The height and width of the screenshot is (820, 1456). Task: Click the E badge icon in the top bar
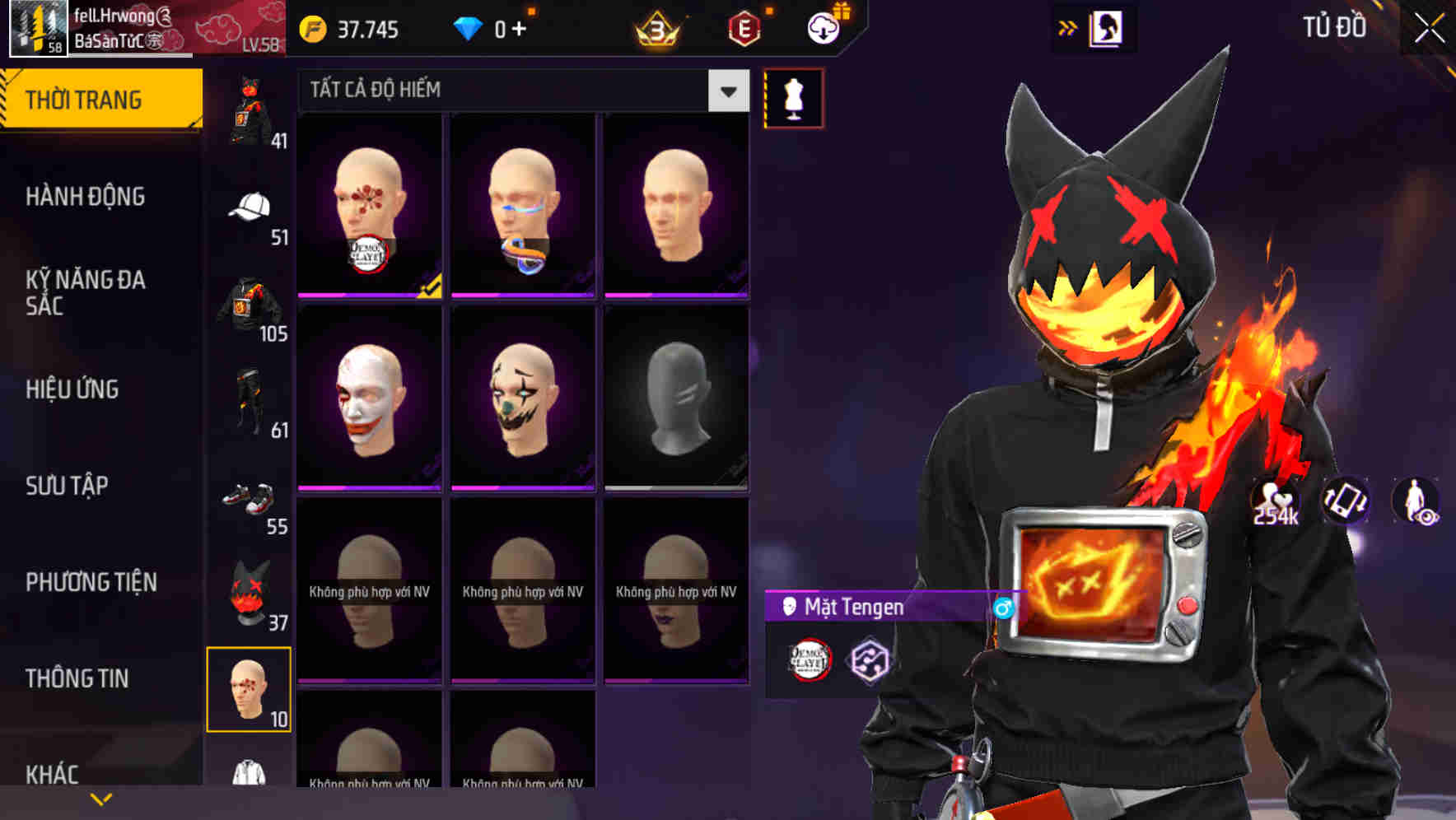[745, 27]
